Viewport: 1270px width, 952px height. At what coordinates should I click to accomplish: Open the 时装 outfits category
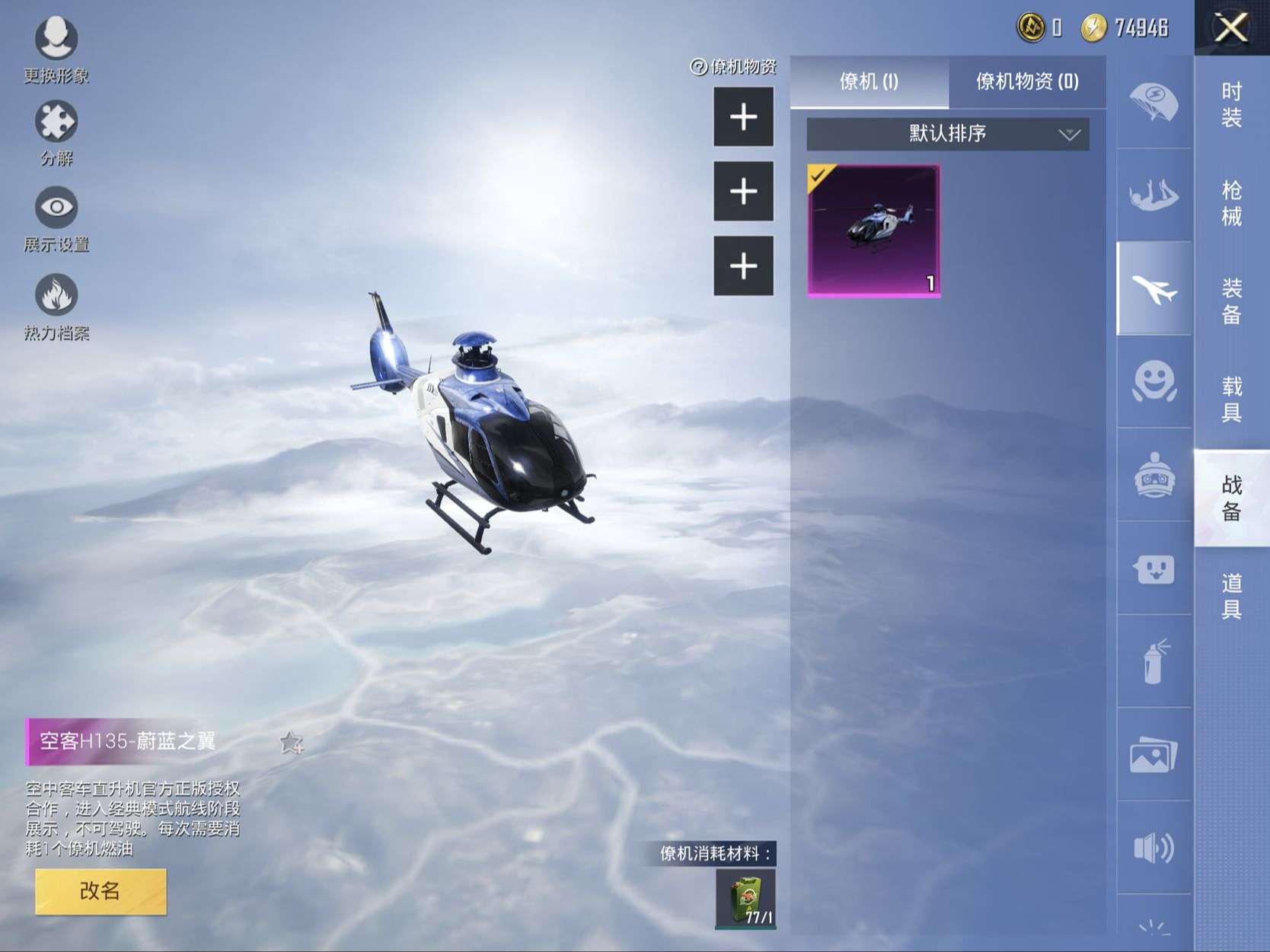(x=1231, y=104)
